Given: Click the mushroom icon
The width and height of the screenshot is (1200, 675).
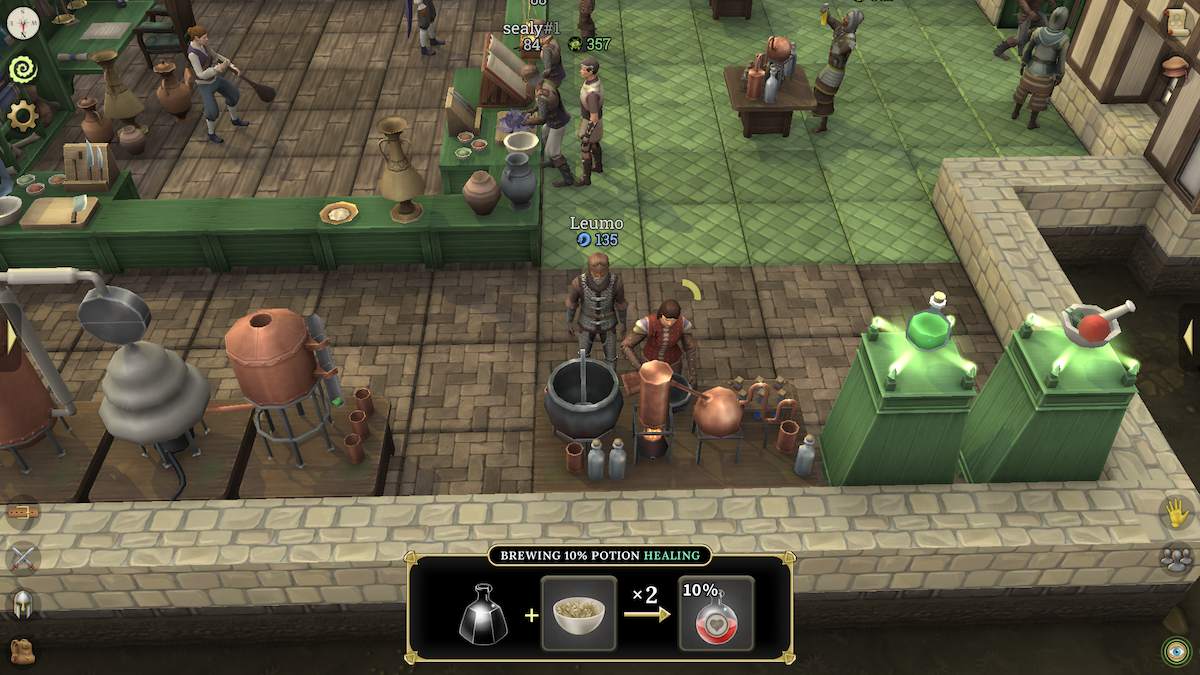Looking at the screenshot, I should pyautogui.click(x=1176, y=67).
